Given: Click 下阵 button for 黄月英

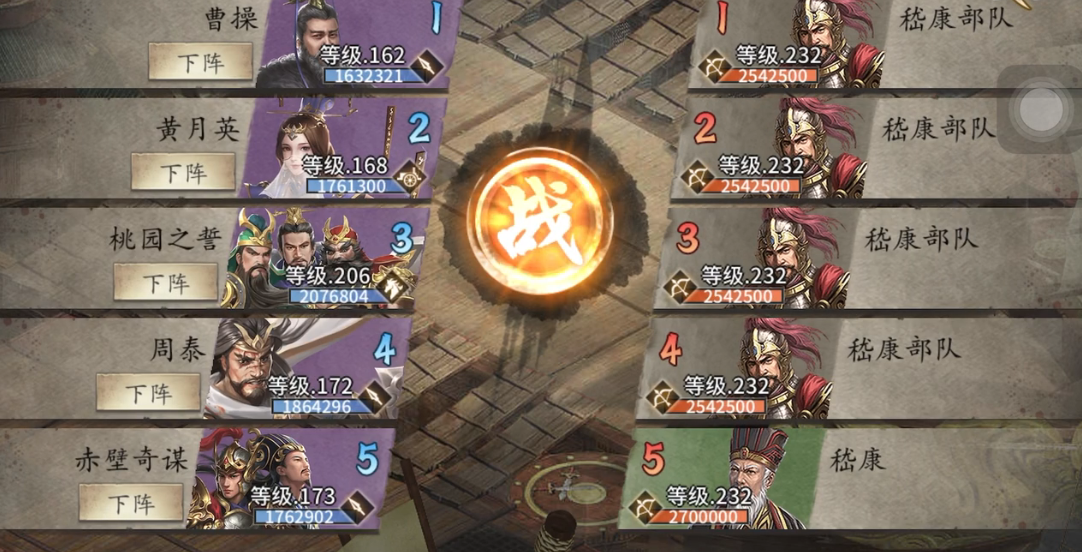Looking at the screenshot, I should tap(184, 172).
